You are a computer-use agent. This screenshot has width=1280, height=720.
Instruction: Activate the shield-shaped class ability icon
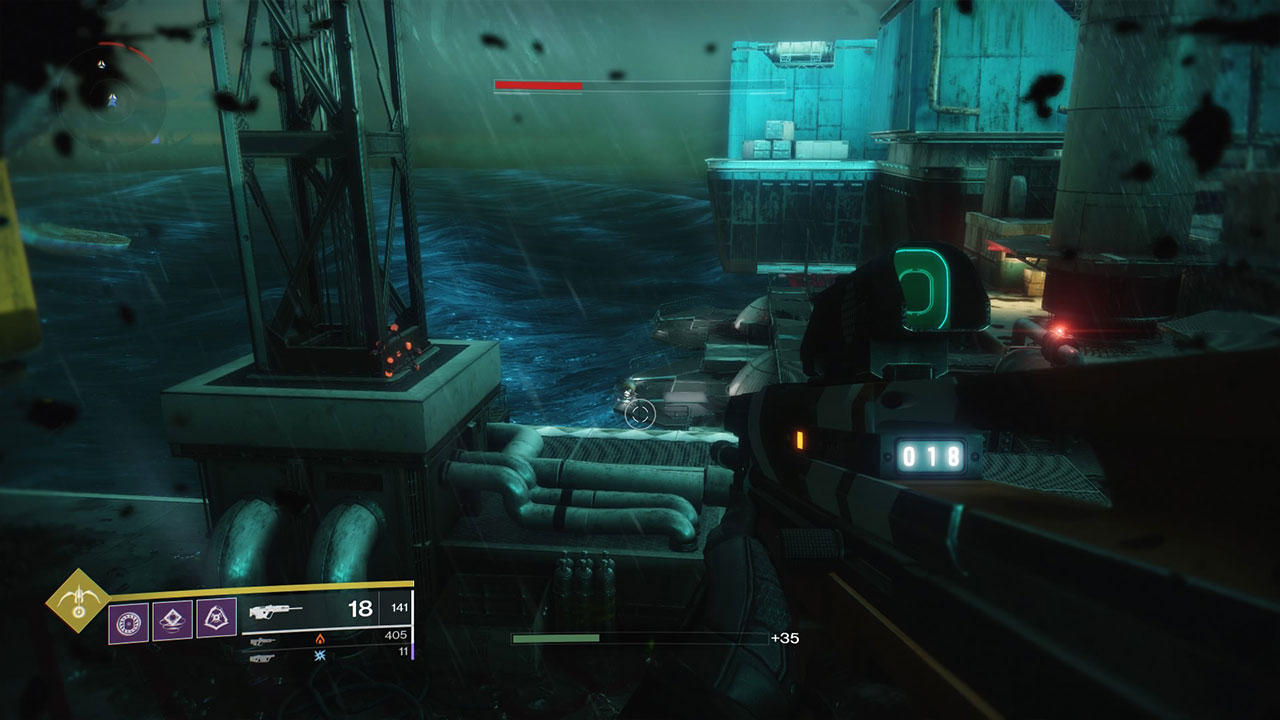tap(216, 619)
